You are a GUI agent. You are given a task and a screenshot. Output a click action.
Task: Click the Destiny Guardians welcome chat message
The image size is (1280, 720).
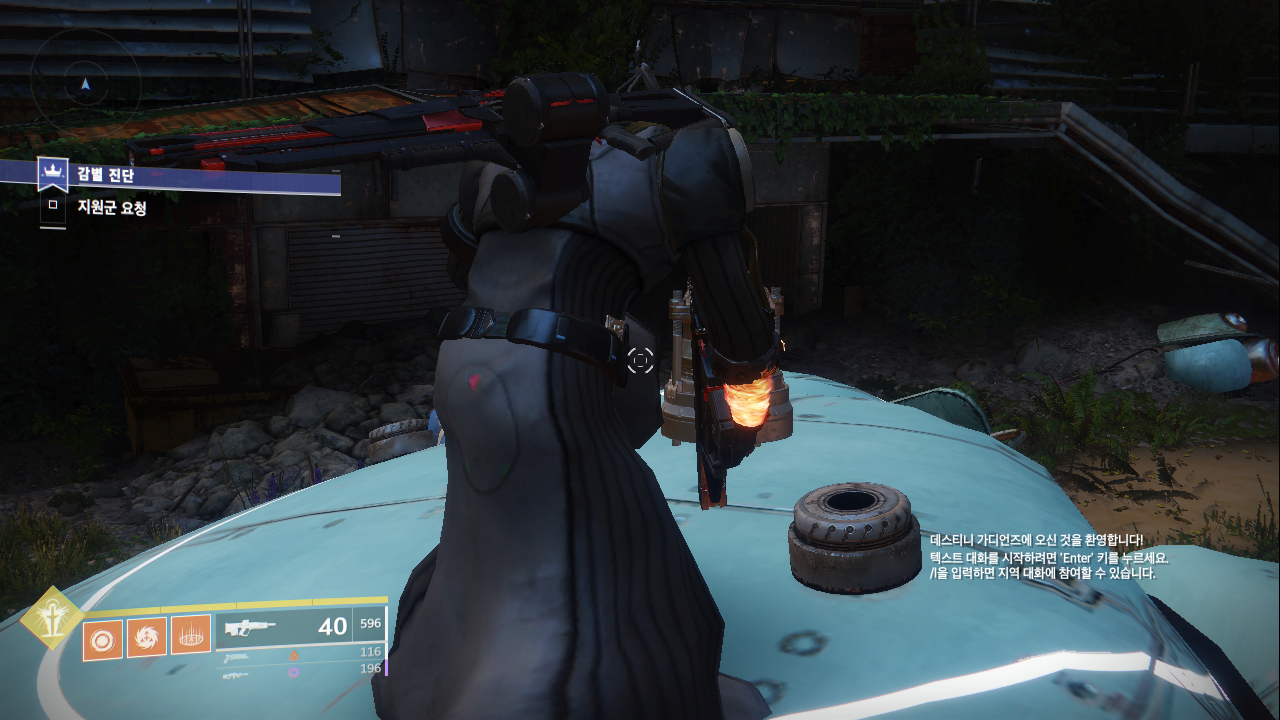point(1035,540)
